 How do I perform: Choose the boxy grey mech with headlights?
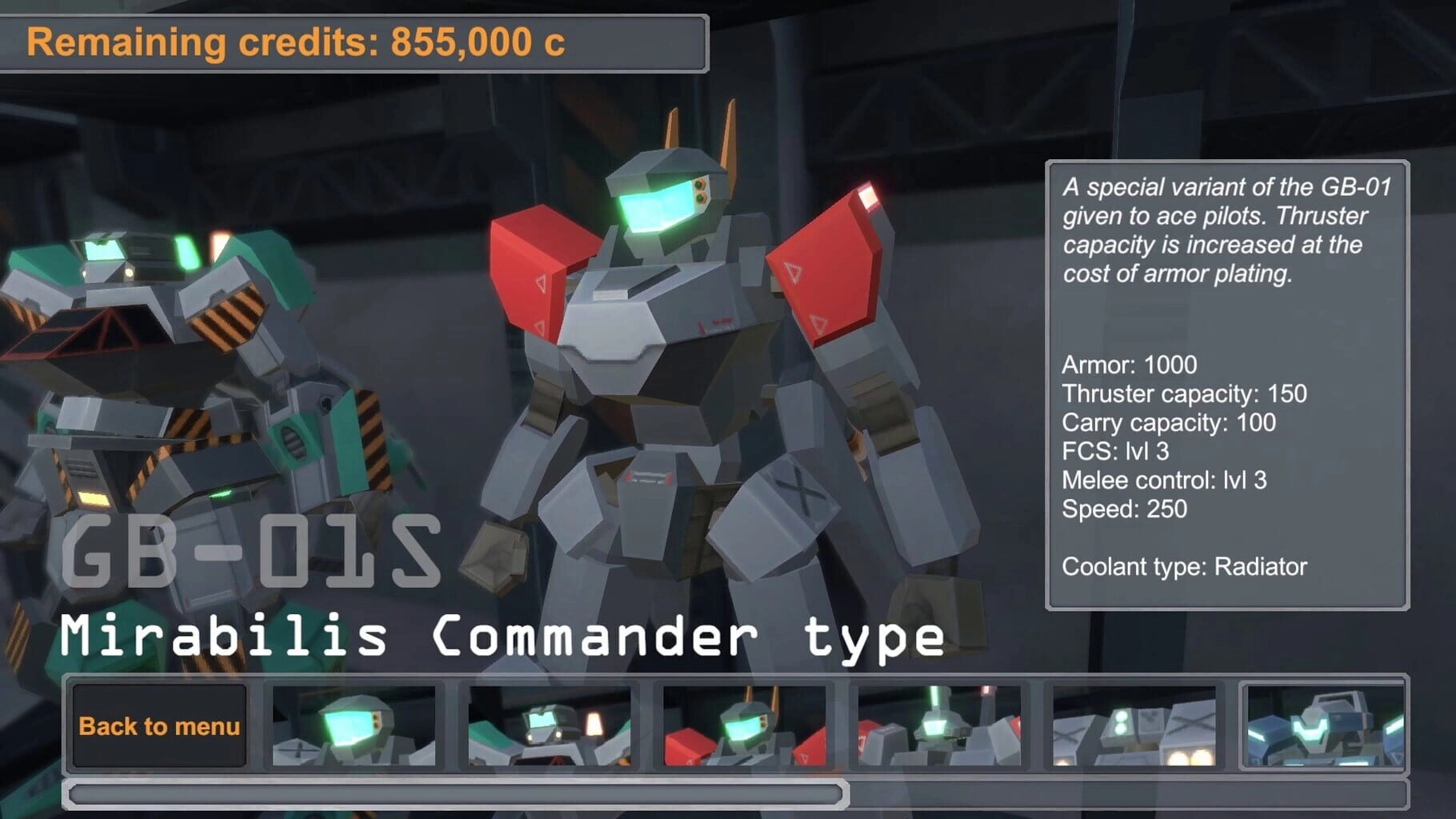tap(1134, 725)
